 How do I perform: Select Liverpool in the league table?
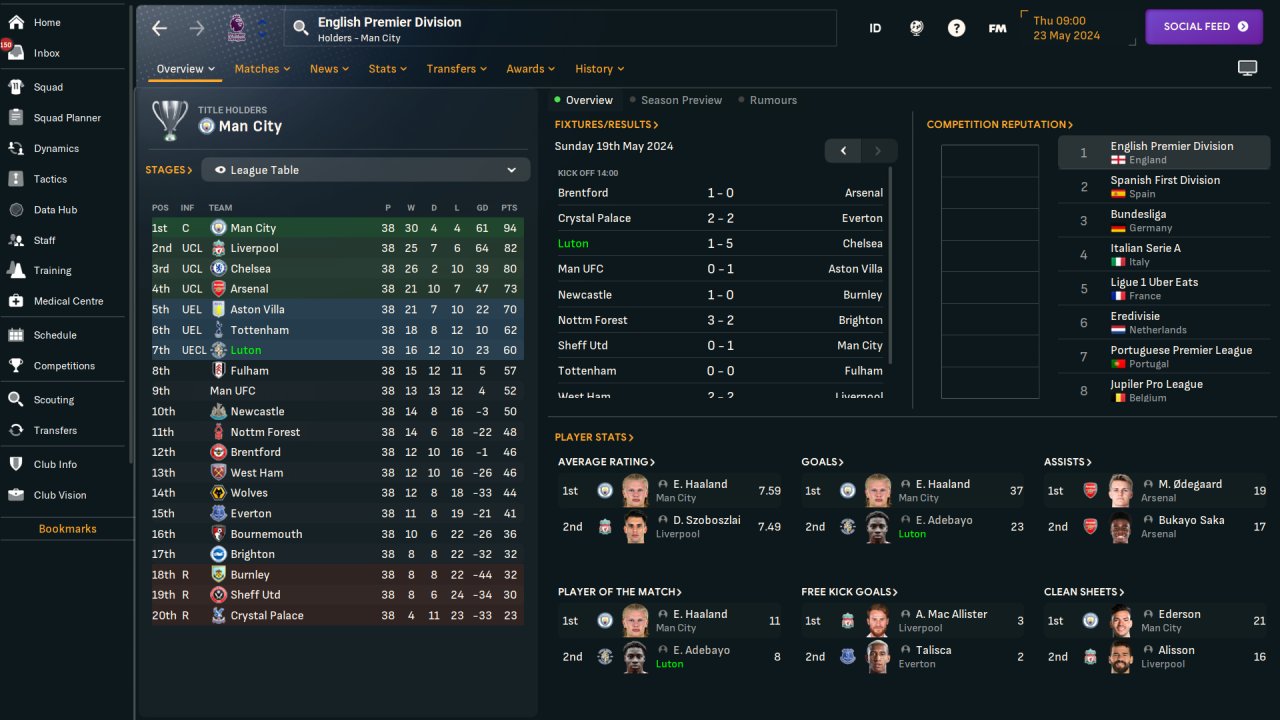pyautogui.click(x=254, y=248)
